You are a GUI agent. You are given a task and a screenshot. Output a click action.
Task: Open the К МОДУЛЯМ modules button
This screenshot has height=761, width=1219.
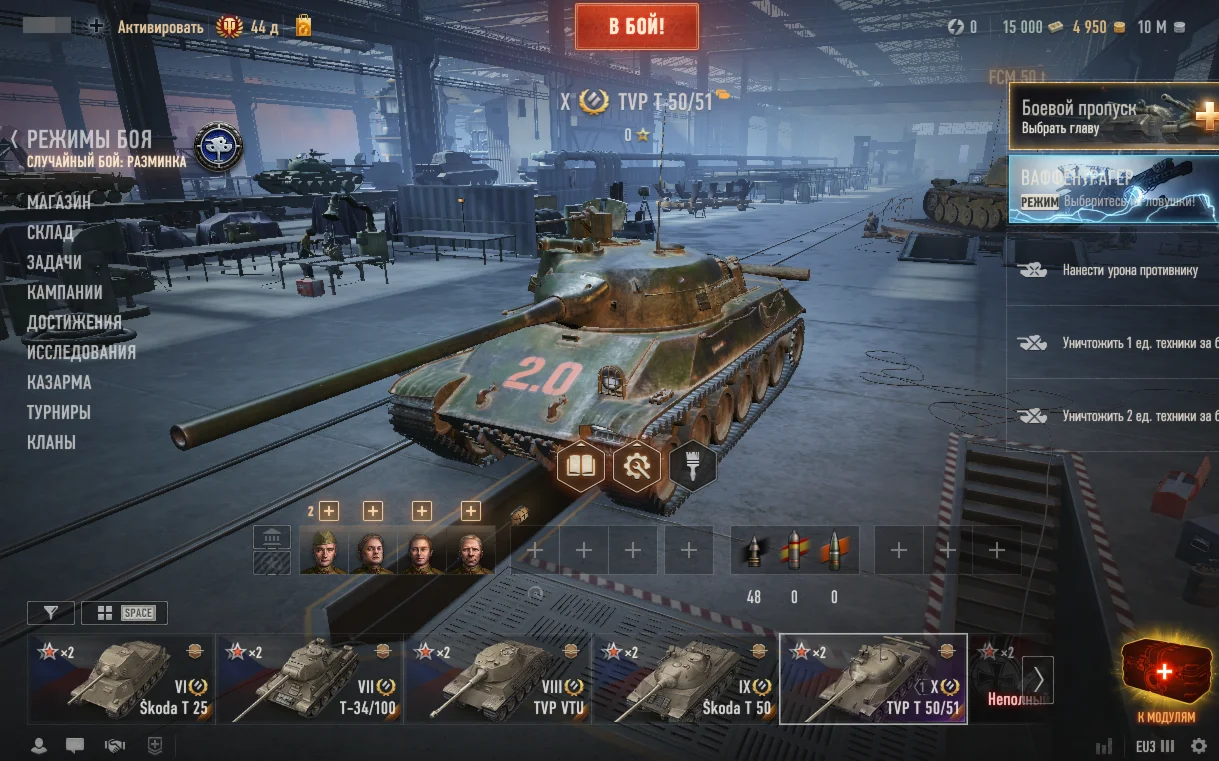pyautogui.click(x=1165, y=681)
